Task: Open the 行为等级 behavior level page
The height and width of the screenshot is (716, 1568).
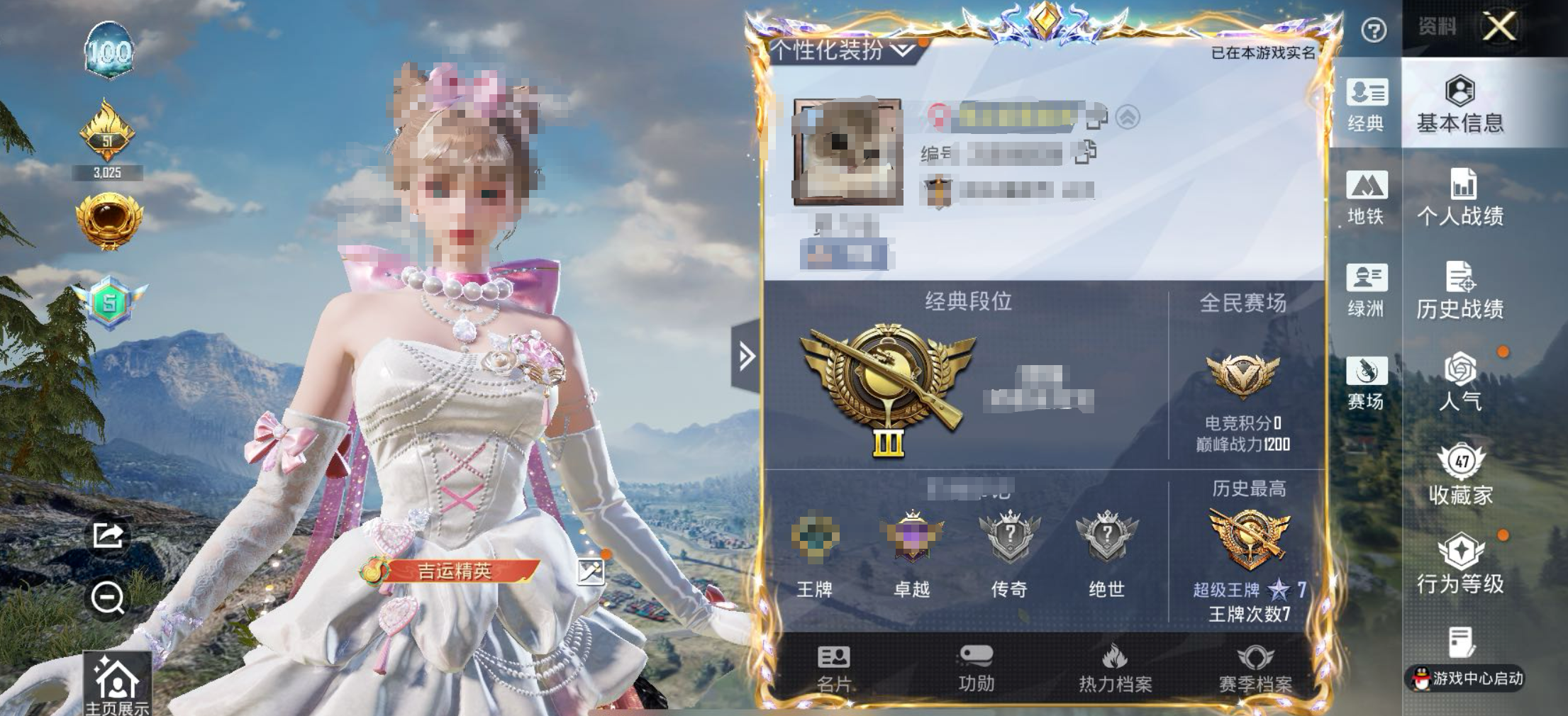Action: (1460, 565)
